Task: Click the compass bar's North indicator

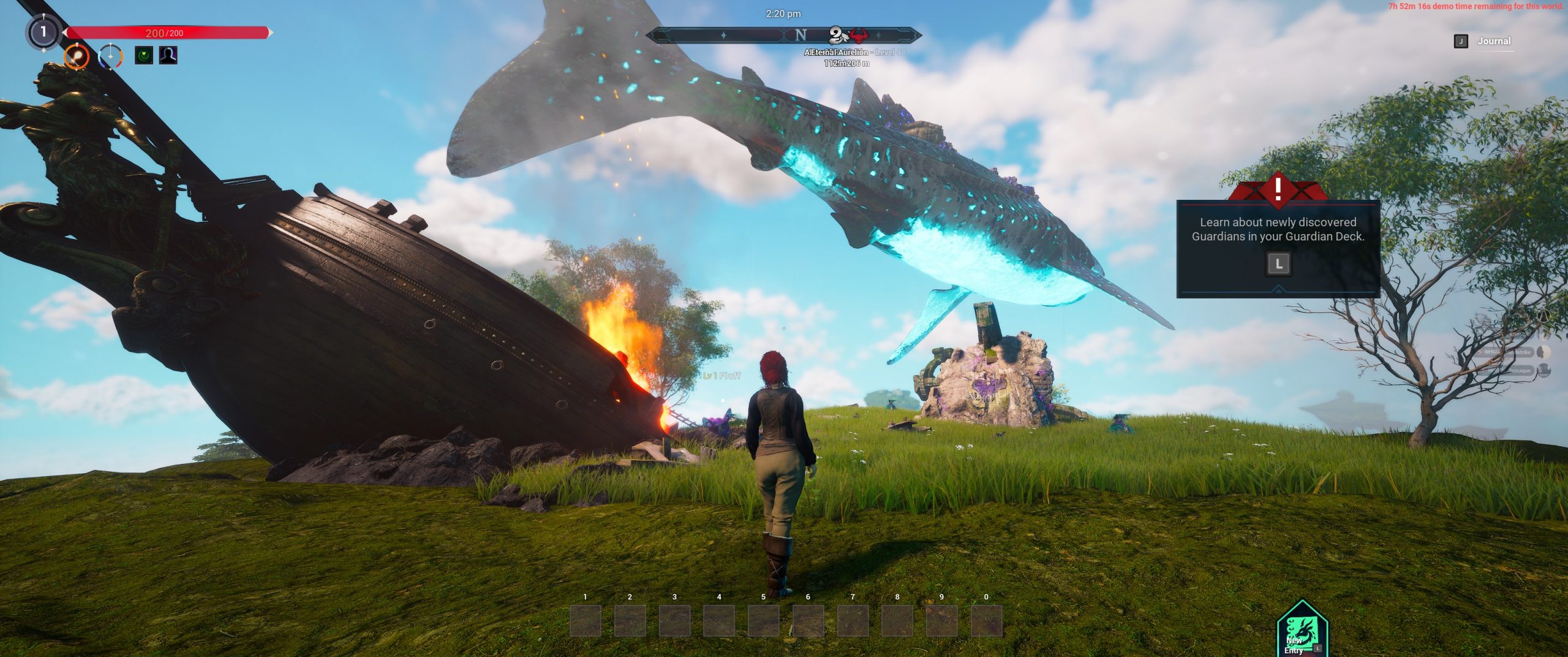Action: click(x=801, y=36)
